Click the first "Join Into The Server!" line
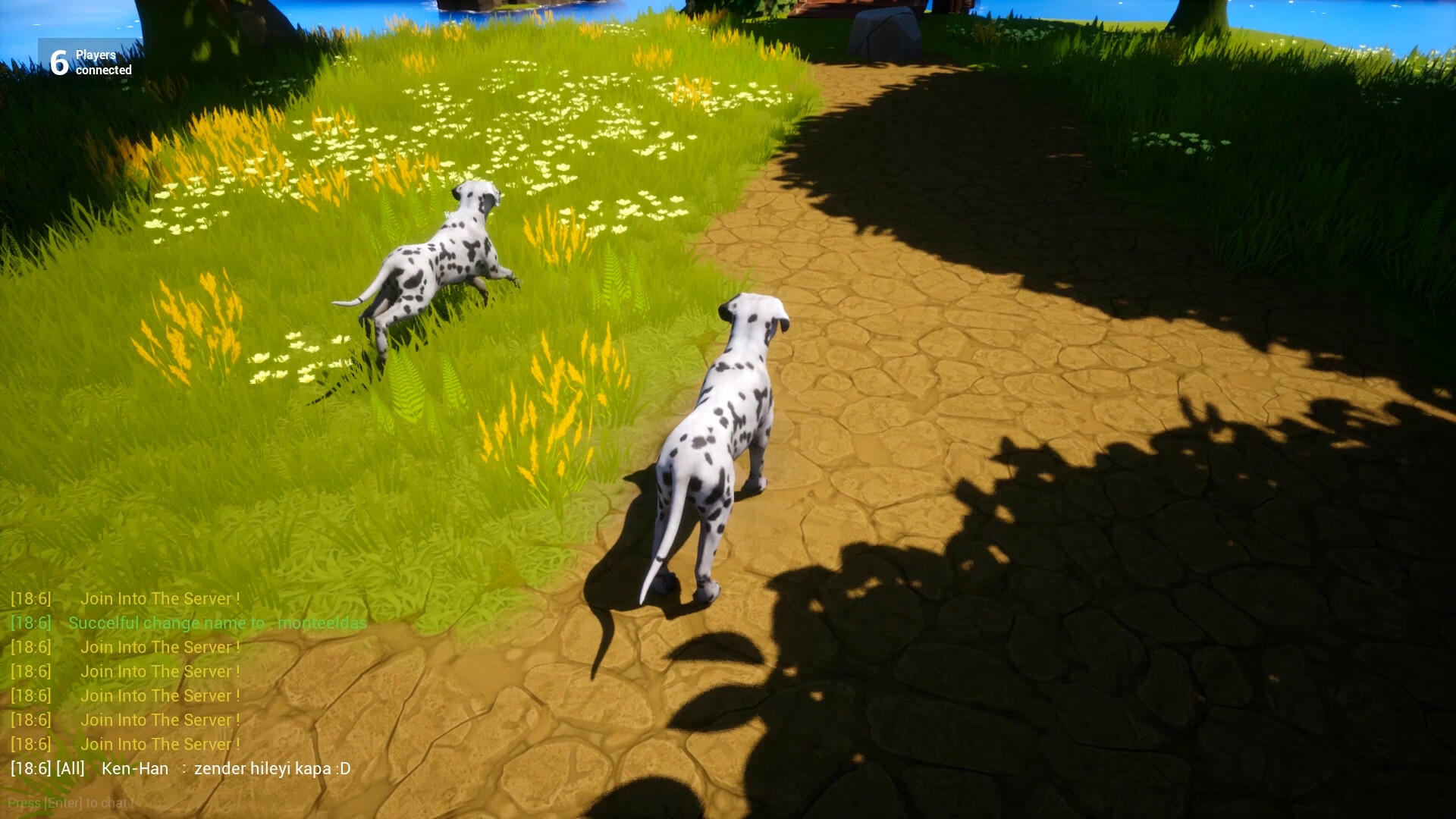 [x=161, y=598]
